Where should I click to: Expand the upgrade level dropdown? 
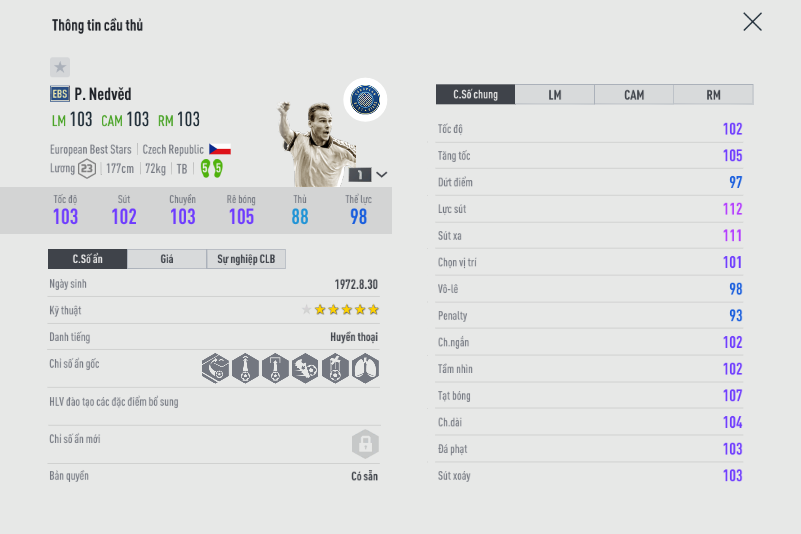click(381, 174)
